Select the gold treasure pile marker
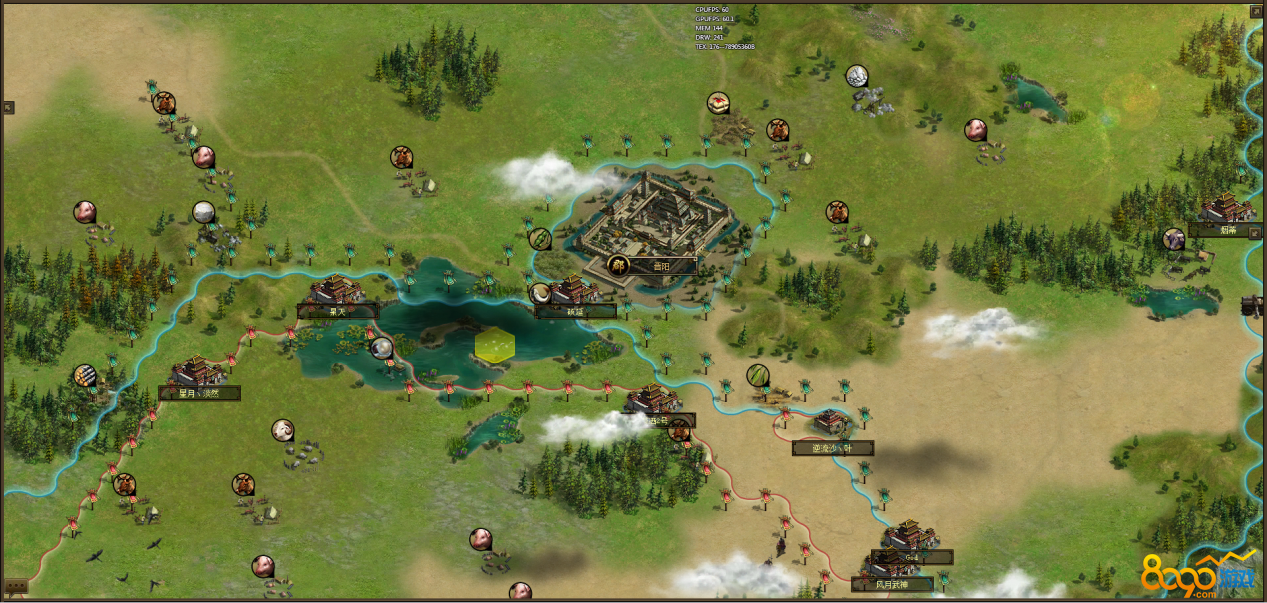Image resolution: width=1267 pixels, height=603 pixels. (x=718, y=102)
